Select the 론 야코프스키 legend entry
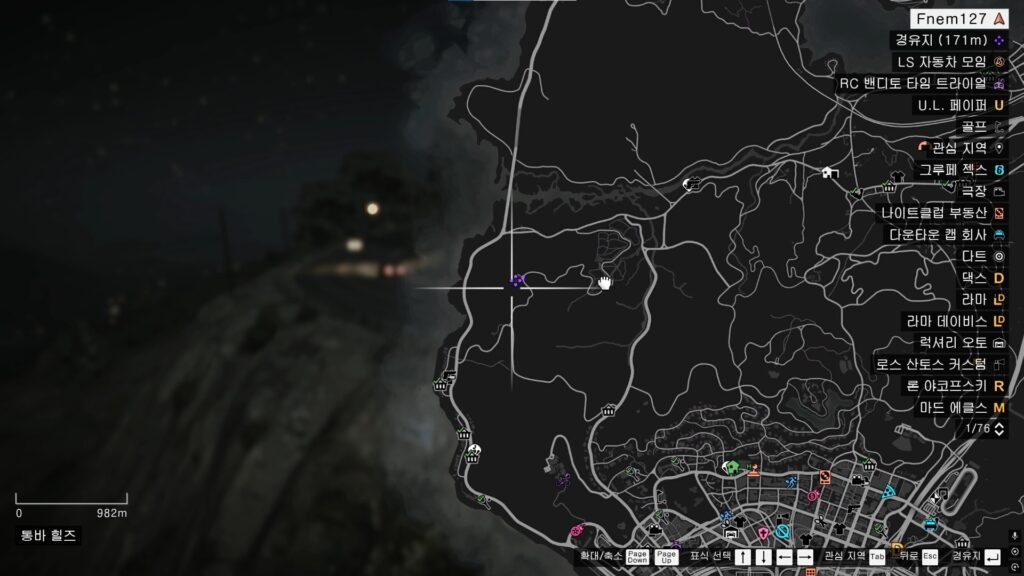The image size is (1024, 576). [955, 385]
